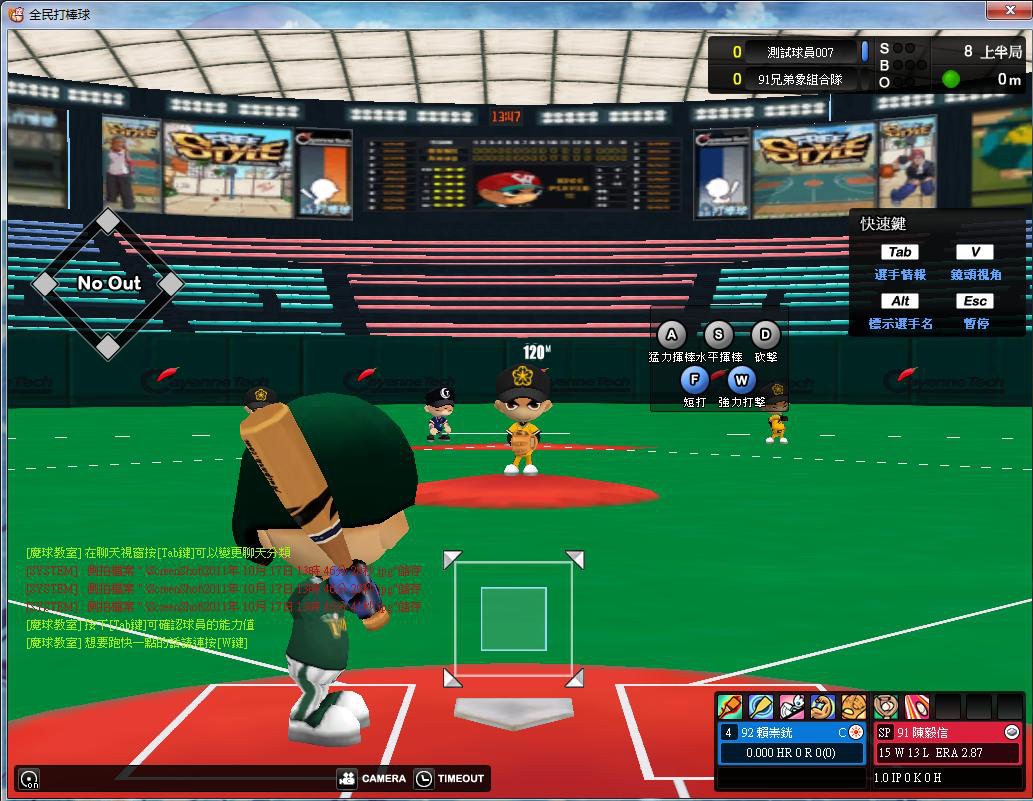Choose the pink running player skill icon
This screenshot has width=1033, height=801.
pyautogui.click(x=792, y=707)
